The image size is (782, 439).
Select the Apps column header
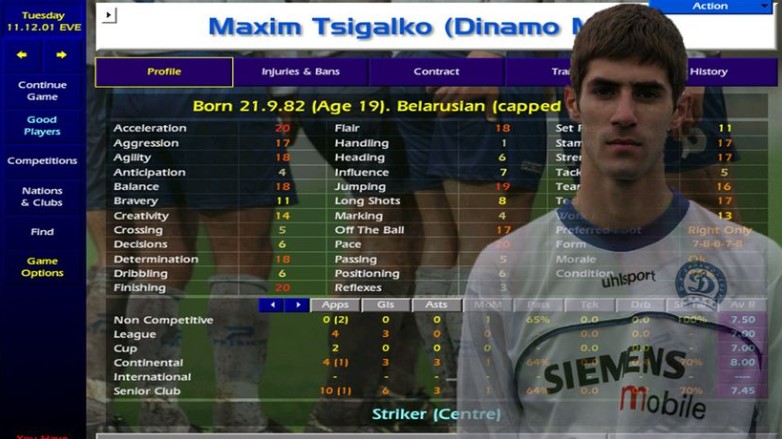pos(335,305)
